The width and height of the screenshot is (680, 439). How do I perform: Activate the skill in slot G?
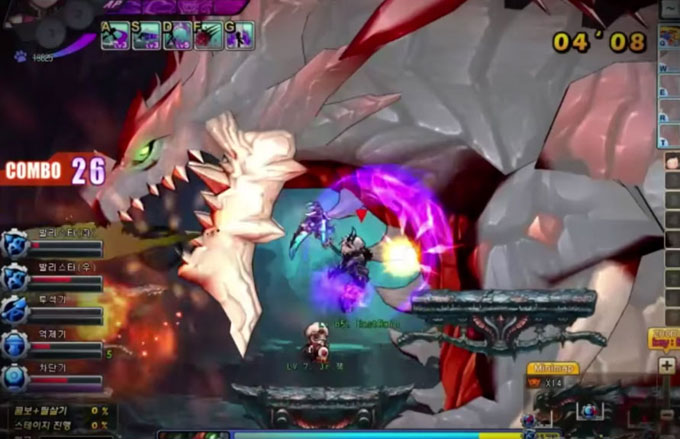tap(239, 36)
